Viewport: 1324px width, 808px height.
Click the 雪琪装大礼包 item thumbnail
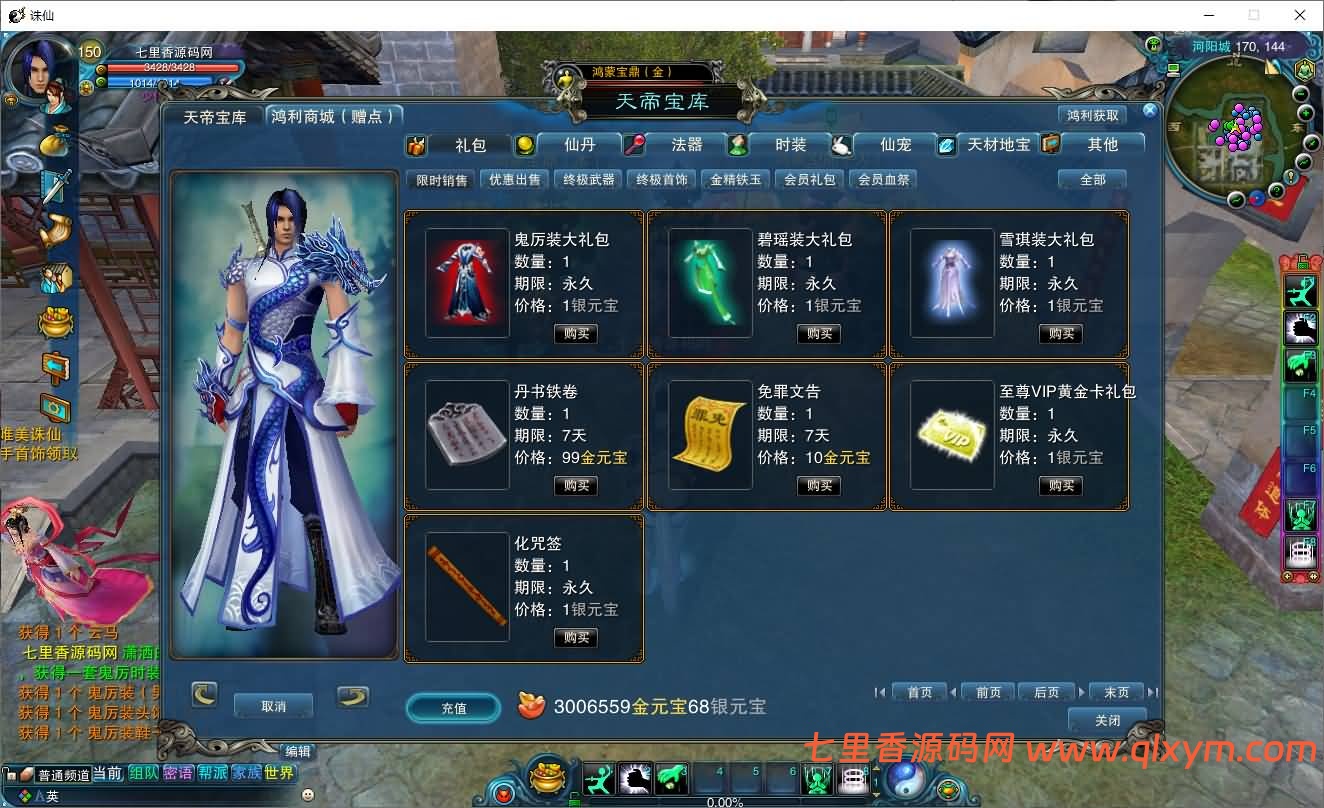(951, 283)
